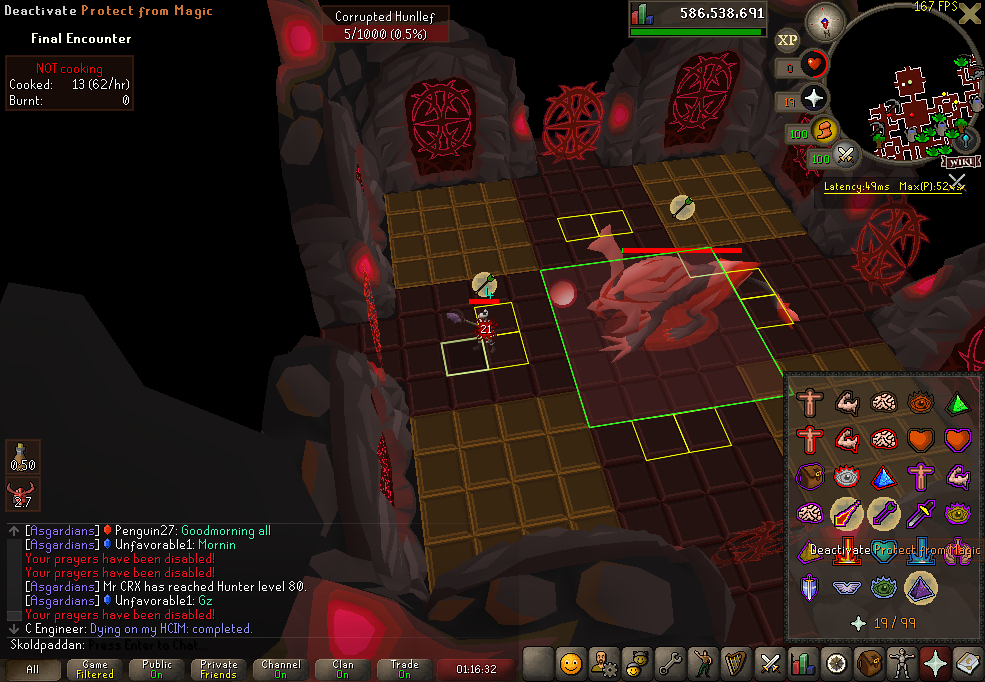Click the XP drops button

click(788, 39)
